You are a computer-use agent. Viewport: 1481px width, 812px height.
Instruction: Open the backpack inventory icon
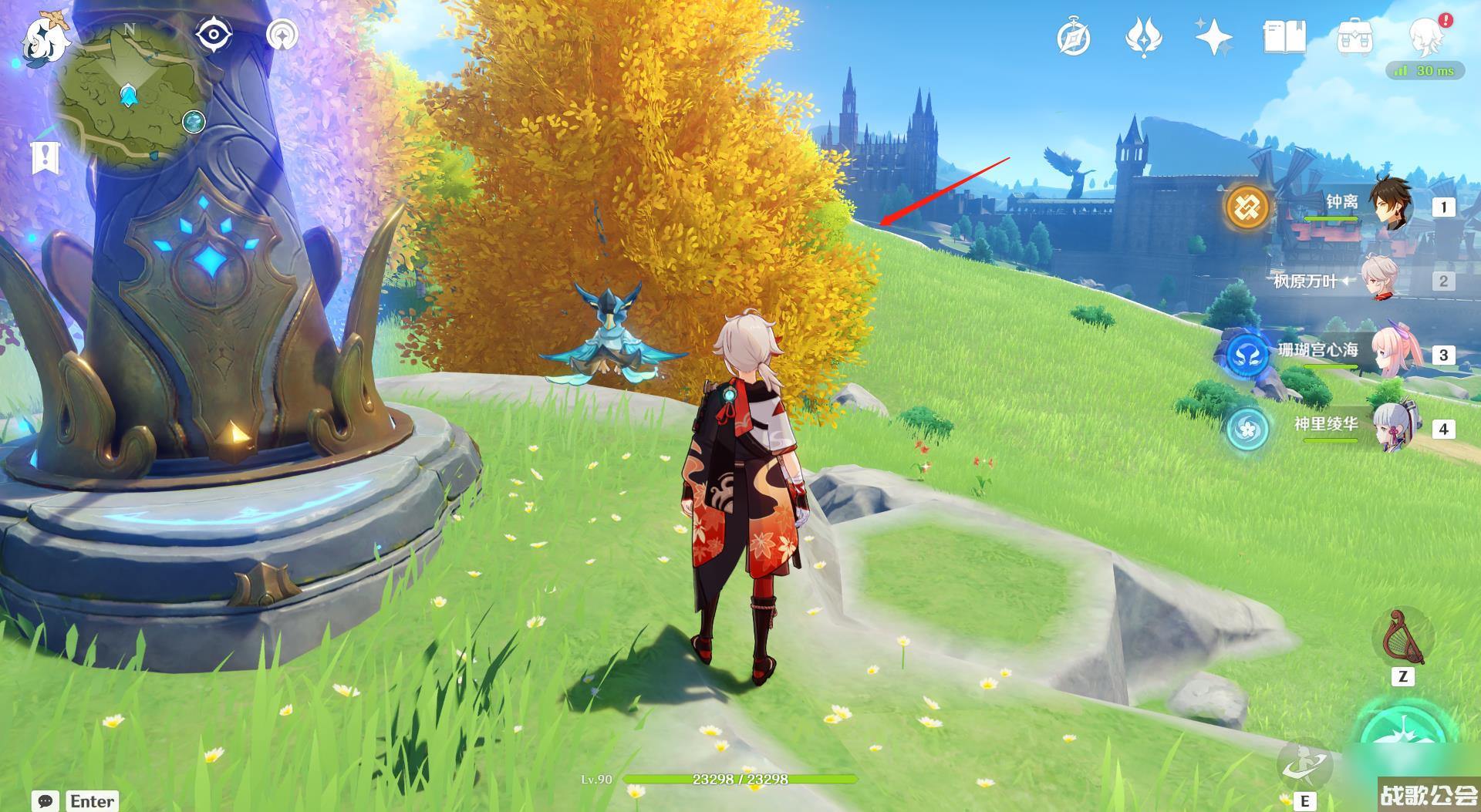pos(1354,38)
